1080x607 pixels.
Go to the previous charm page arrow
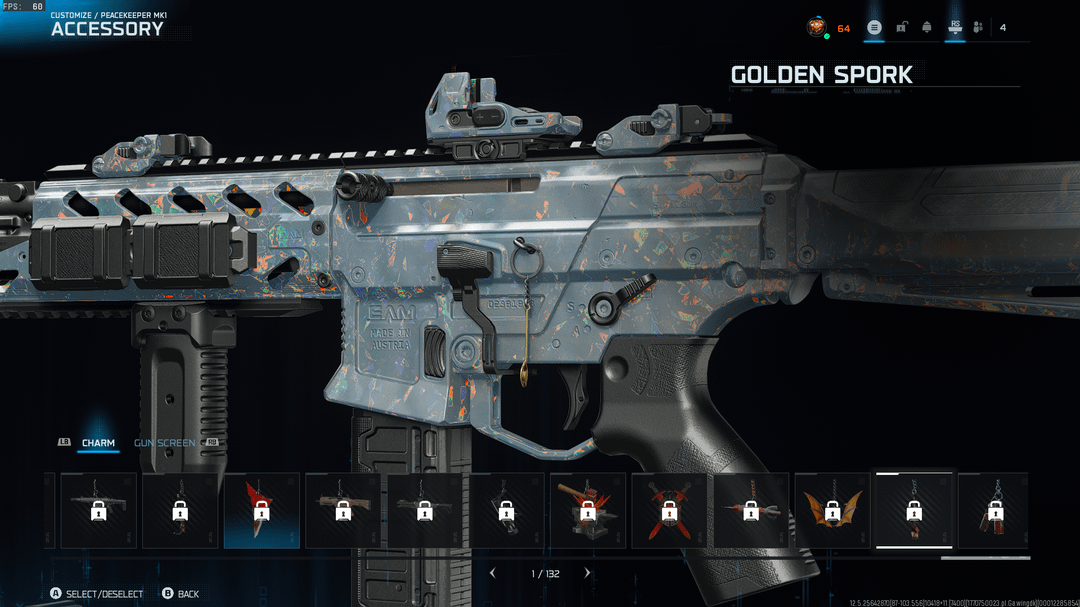tap(492, 573)
